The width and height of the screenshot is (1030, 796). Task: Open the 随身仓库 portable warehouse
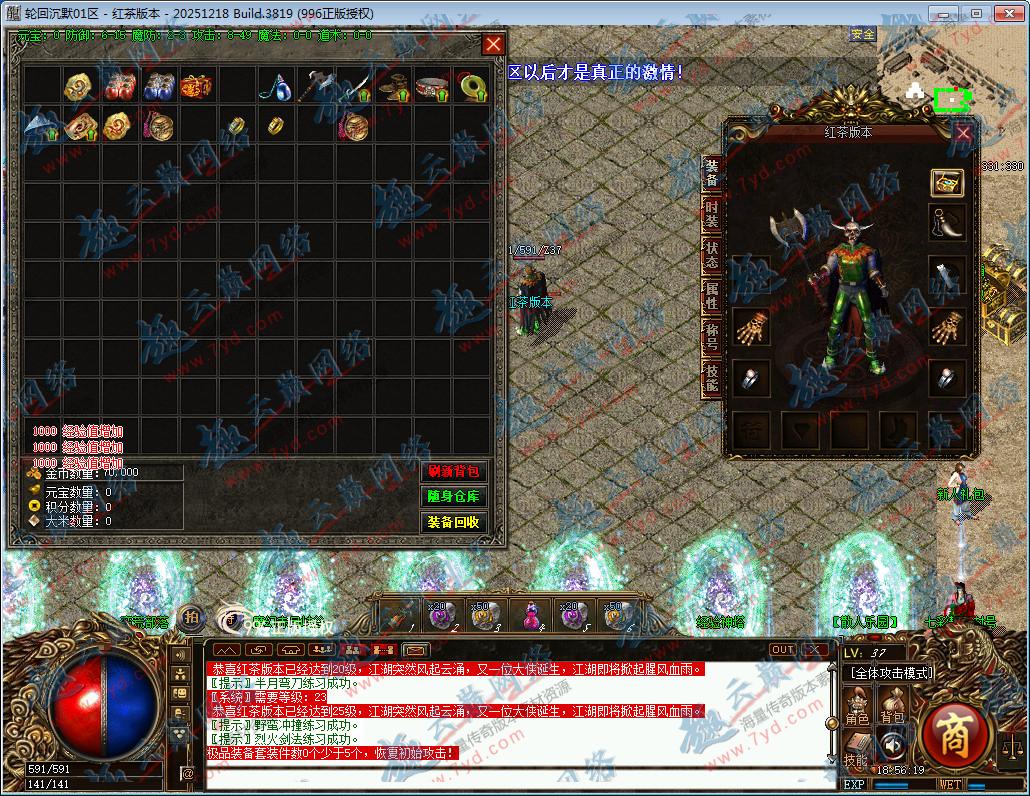(x=453, y=497)
